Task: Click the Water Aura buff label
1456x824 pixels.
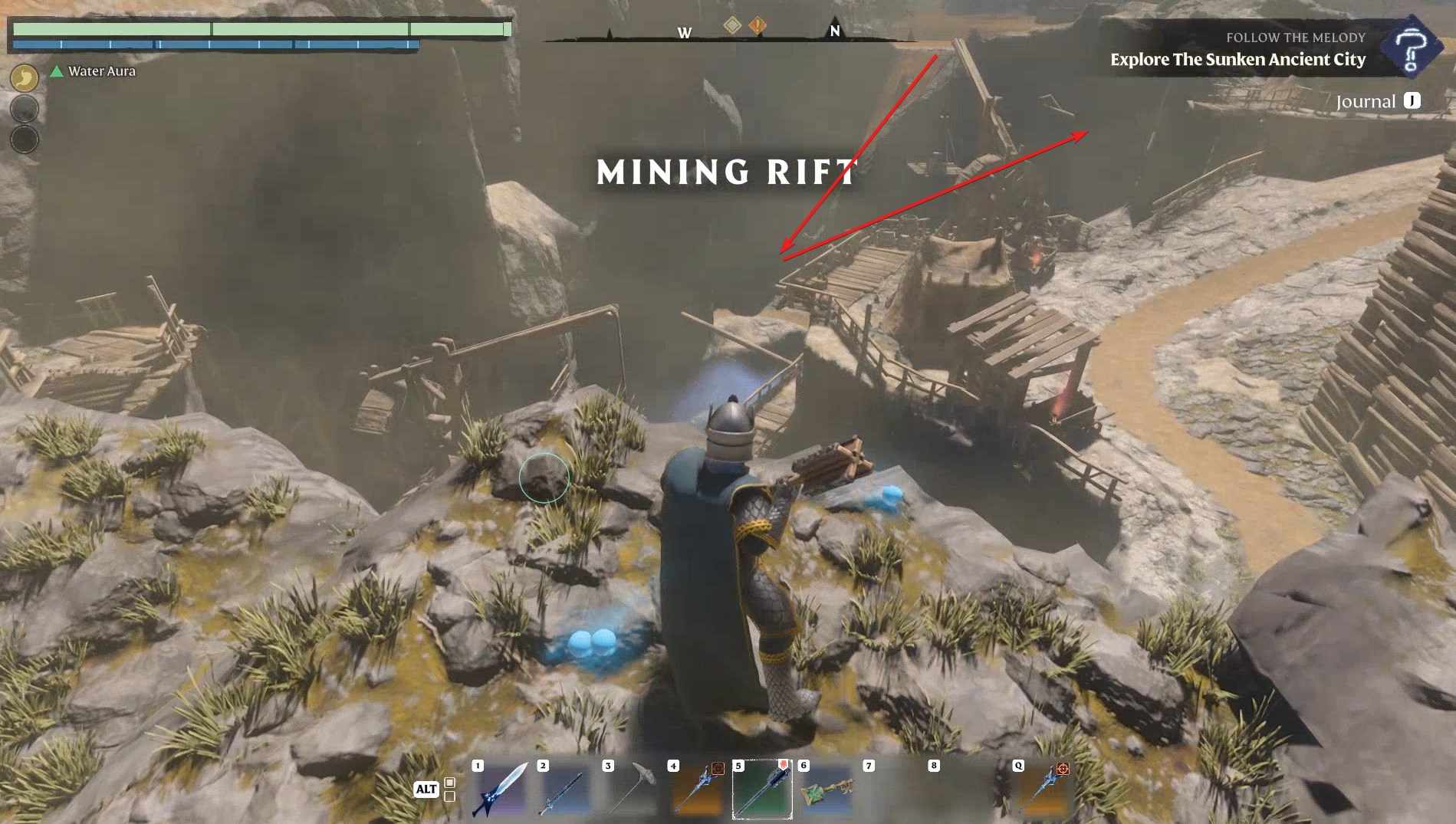Action: tap(101, 71)
